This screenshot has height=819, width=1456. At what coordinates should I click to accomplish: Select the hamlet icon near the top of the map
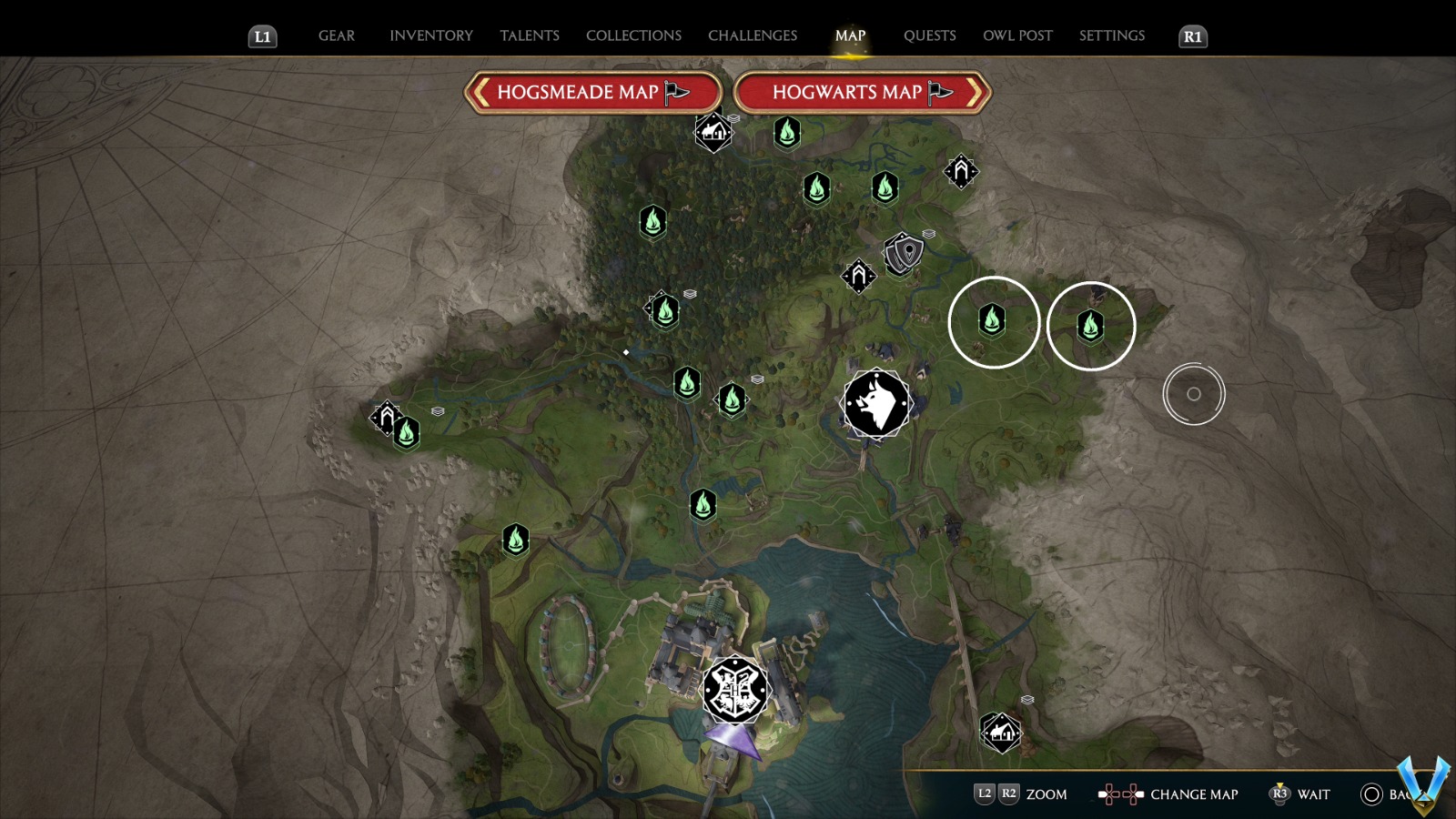coord(713,134)
